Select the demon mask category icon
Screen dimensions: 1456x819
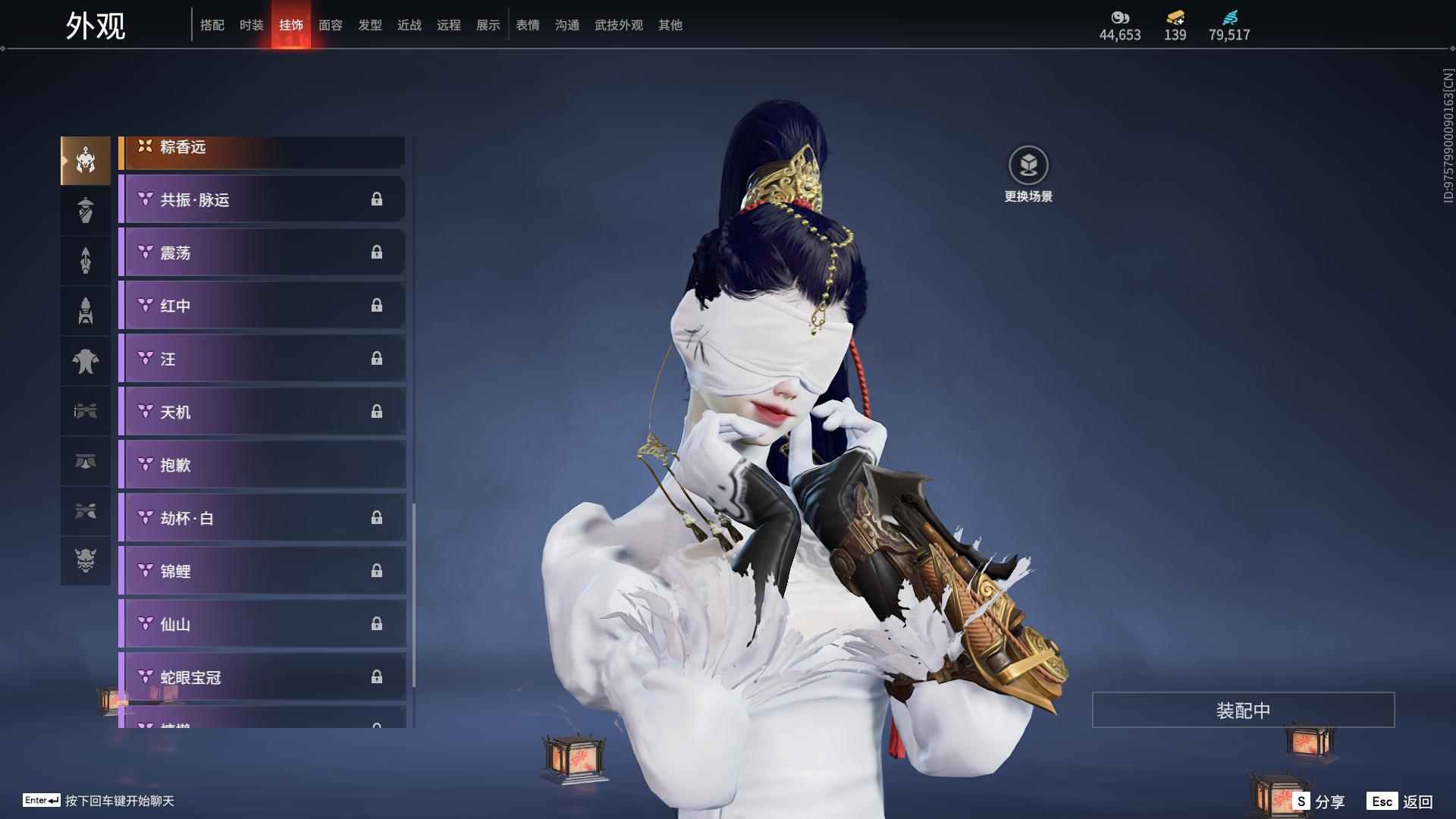pos(86,560)
